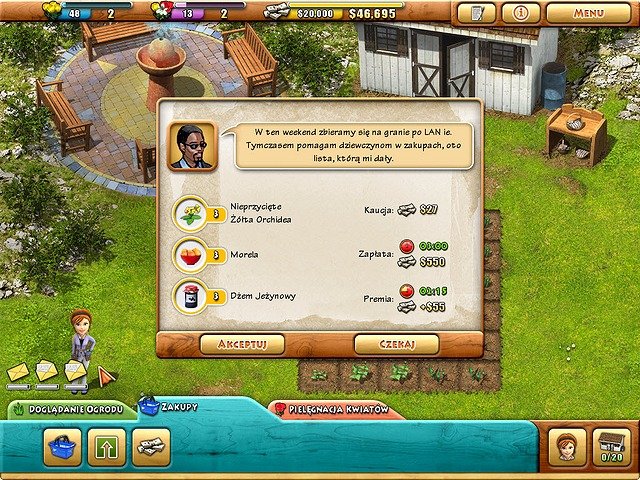
Task: Click the customer portrait with sunglasses
Action: coord(191,146)
